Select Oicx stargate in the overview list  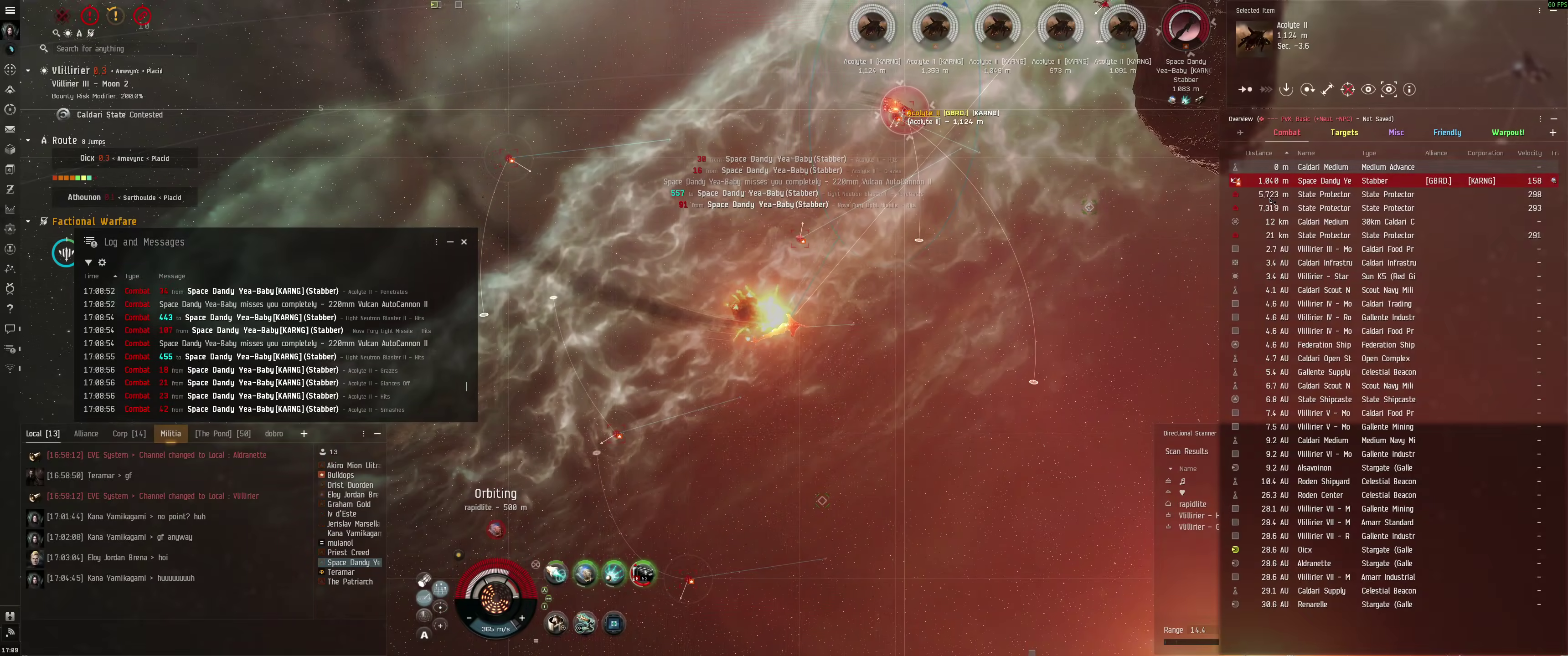(x=1305, y=549)
